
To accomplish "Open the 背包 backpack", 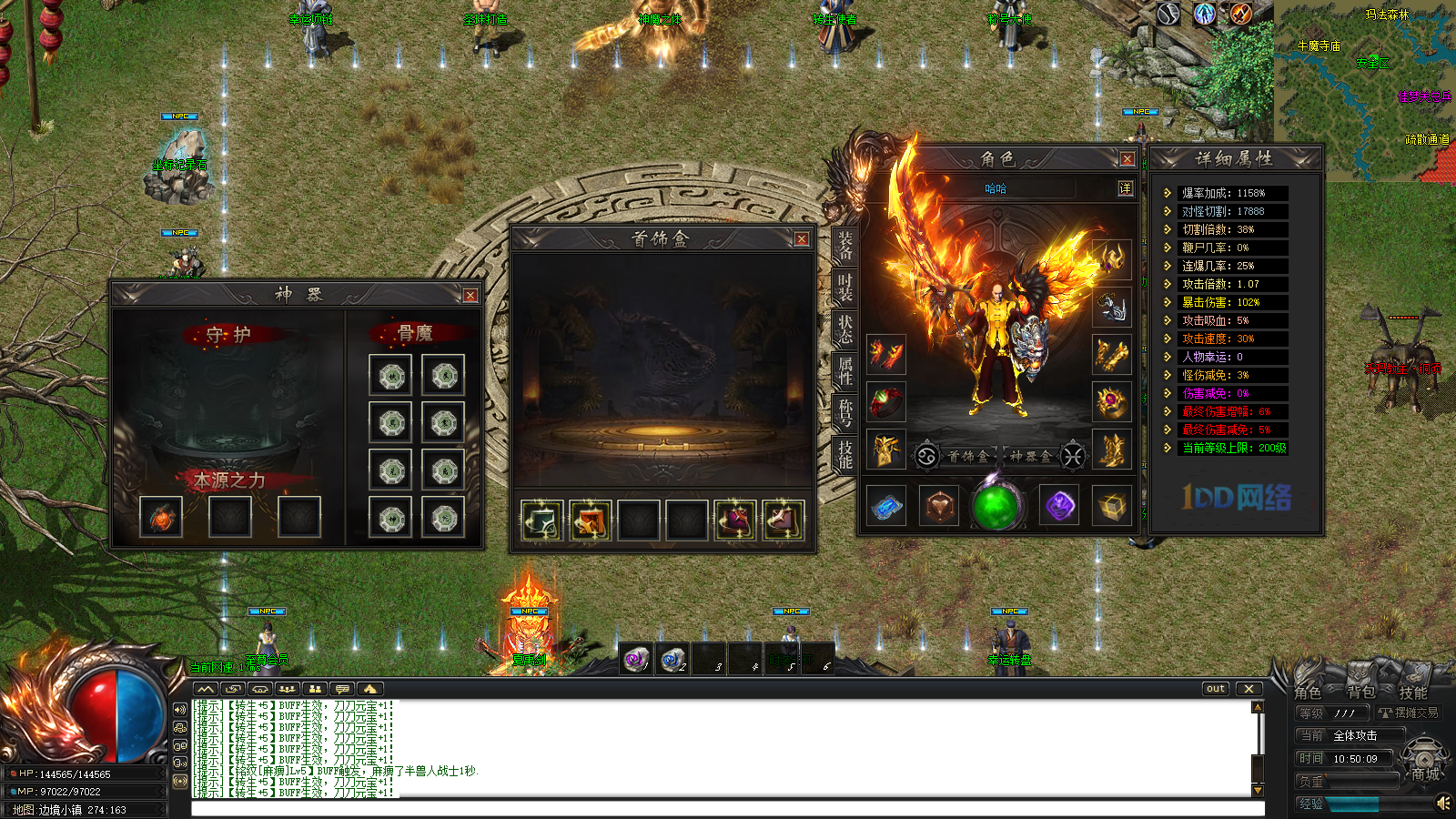I will tap(1360, 693).
